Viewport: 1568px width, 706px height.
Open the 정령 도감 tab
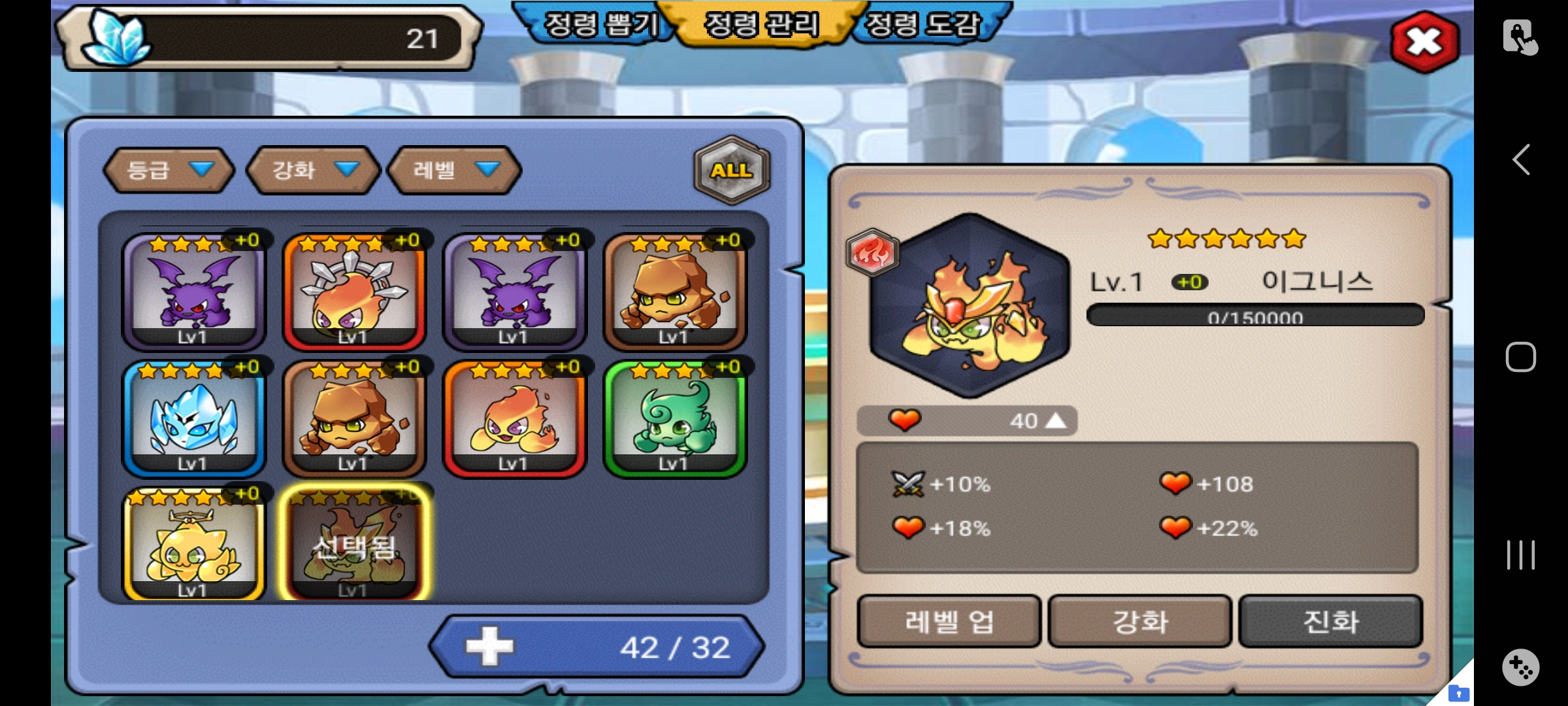coord(923,25)
